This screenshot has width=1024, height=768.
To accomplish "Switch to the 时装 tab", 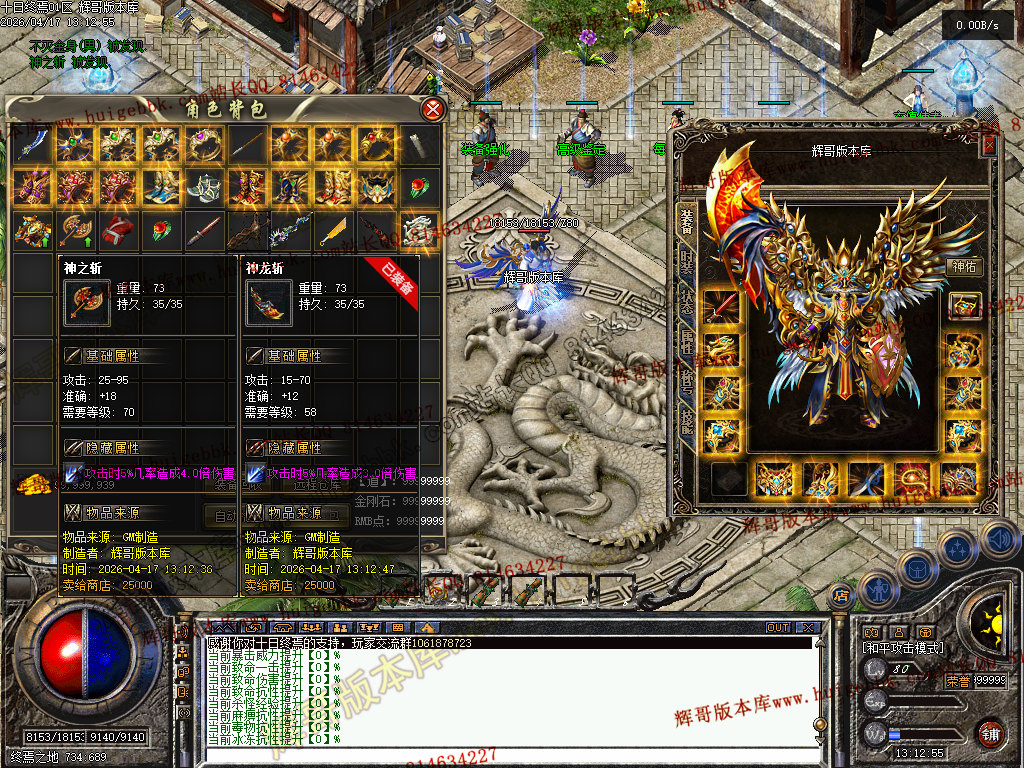I will pos(686,265).
